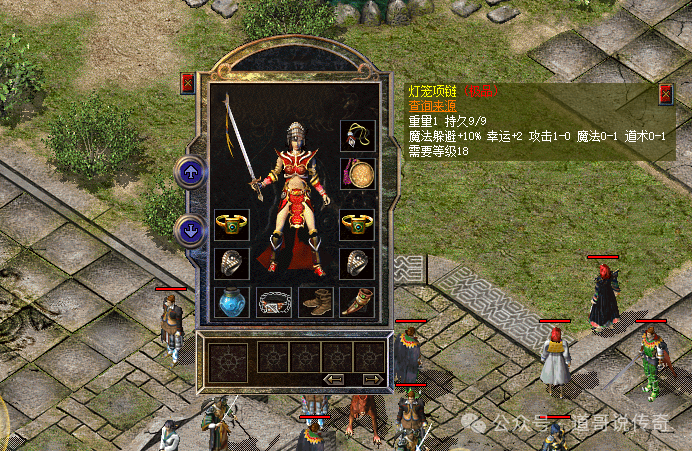Image resolution: width=692 pixels, height=451 pixels.
Task: Select the round gold medal slot
Action: (x=357, y=173)
